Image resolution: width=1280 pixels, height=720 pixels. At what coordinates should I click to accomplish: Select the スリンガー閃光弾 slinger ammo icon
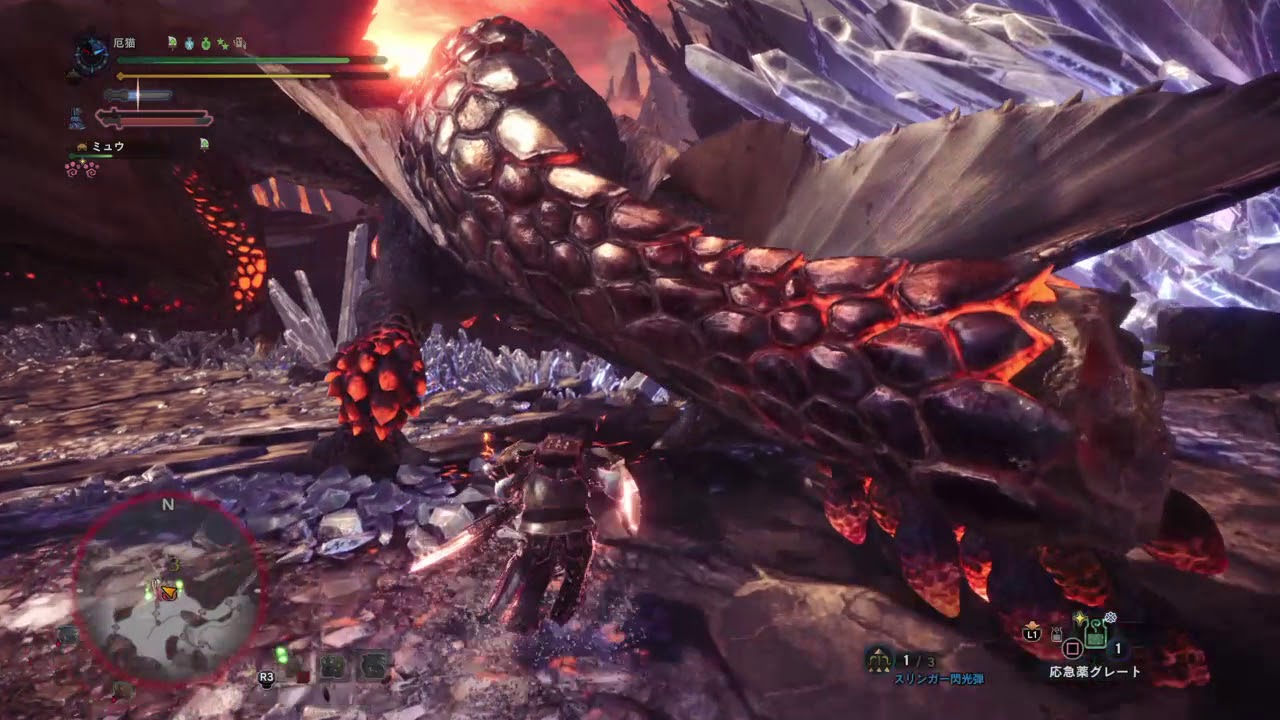pyautogui.click(x=880, y=659)
